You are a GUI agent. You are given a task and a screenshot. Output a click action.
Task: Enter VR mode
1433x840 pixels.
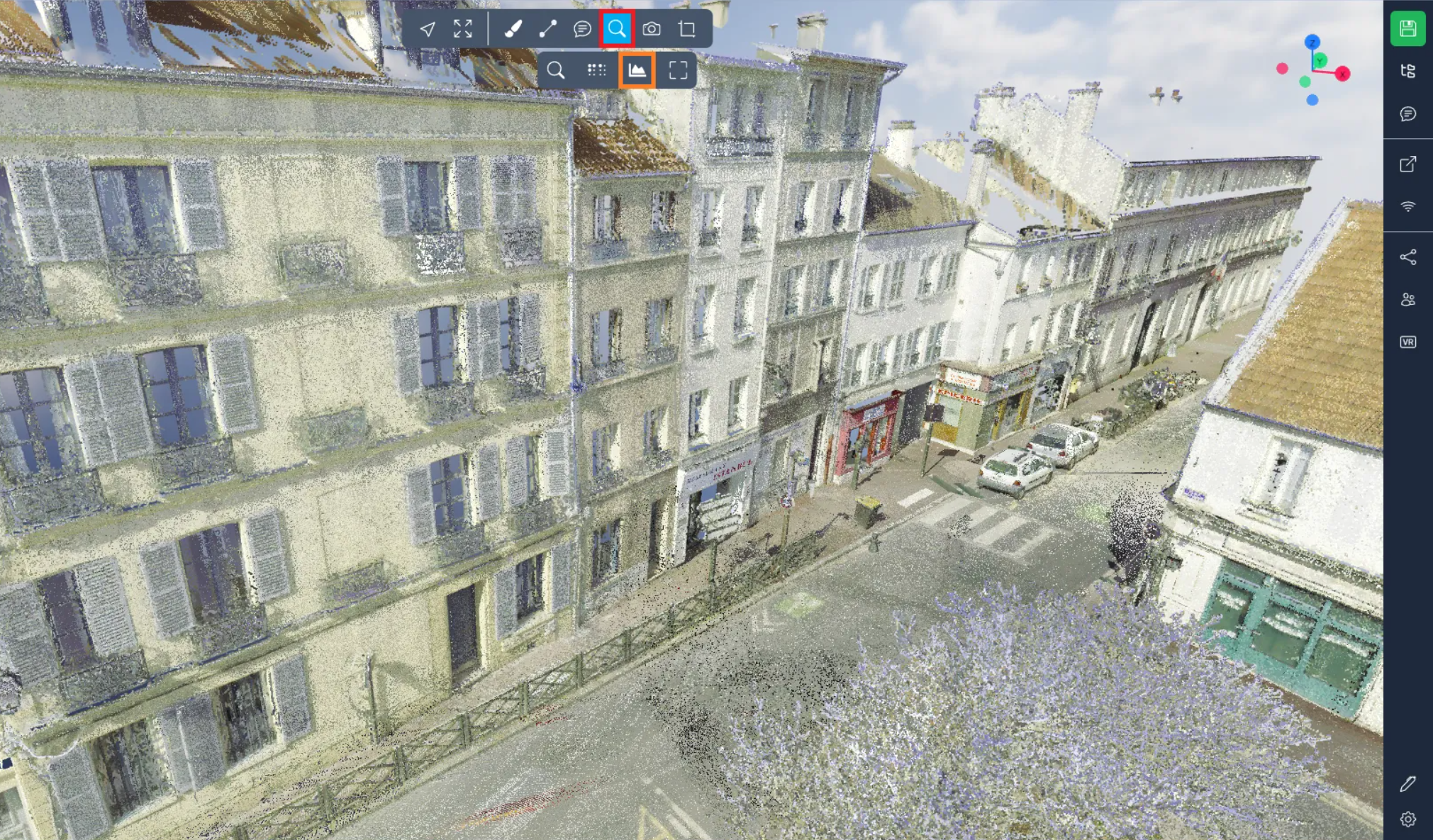pyautogui.click(x=1407, y=342)
